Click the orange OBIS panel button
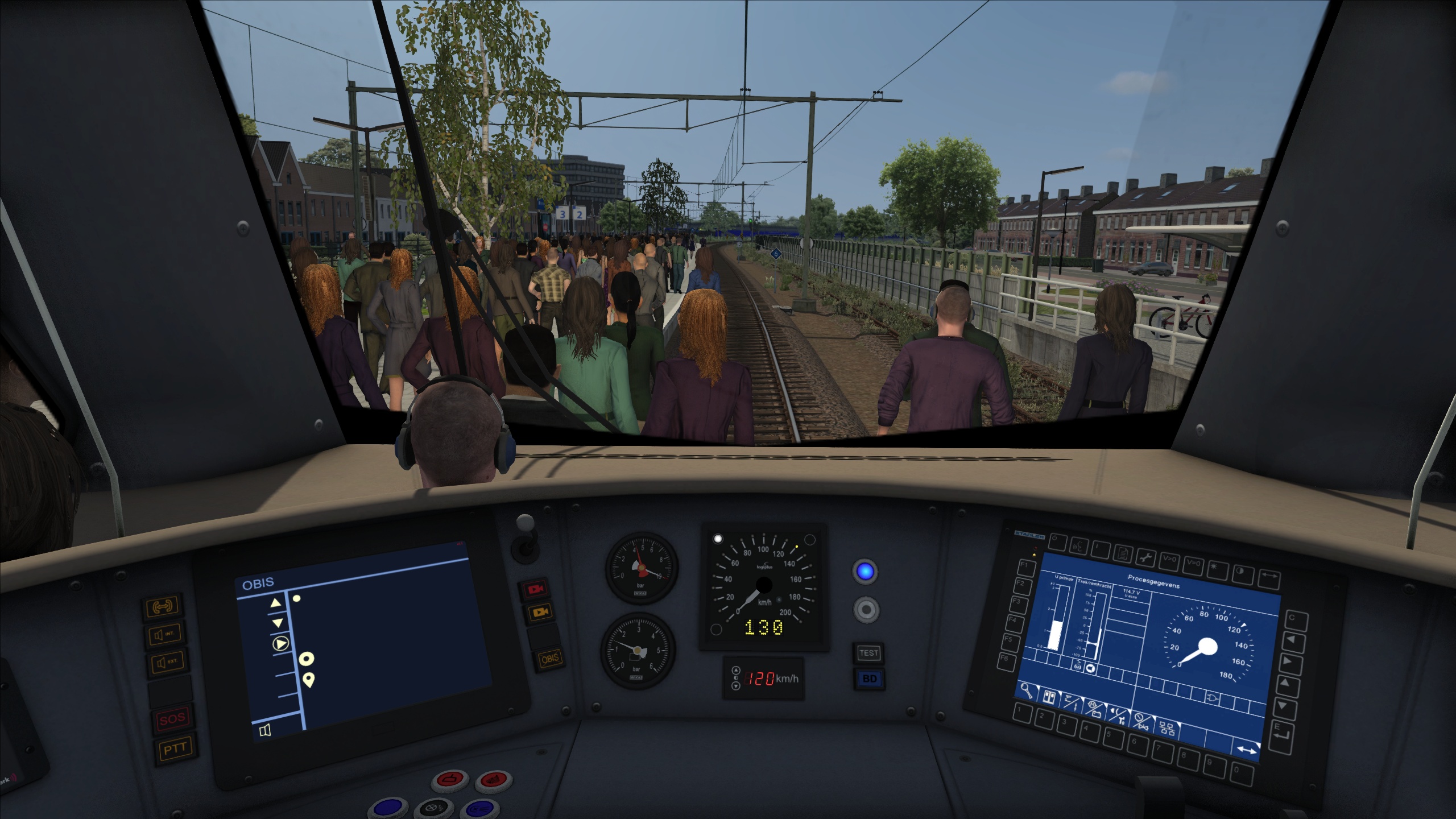The height and width of the screenshot is (819, 1456). click(x=549, y=659)
